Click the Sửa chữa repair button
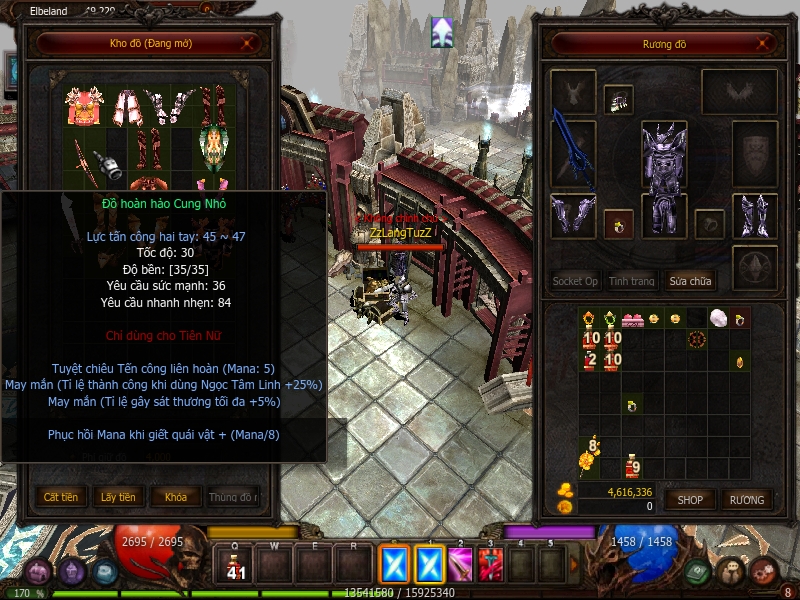Screen dimensions: 800x600 [690, 281]
